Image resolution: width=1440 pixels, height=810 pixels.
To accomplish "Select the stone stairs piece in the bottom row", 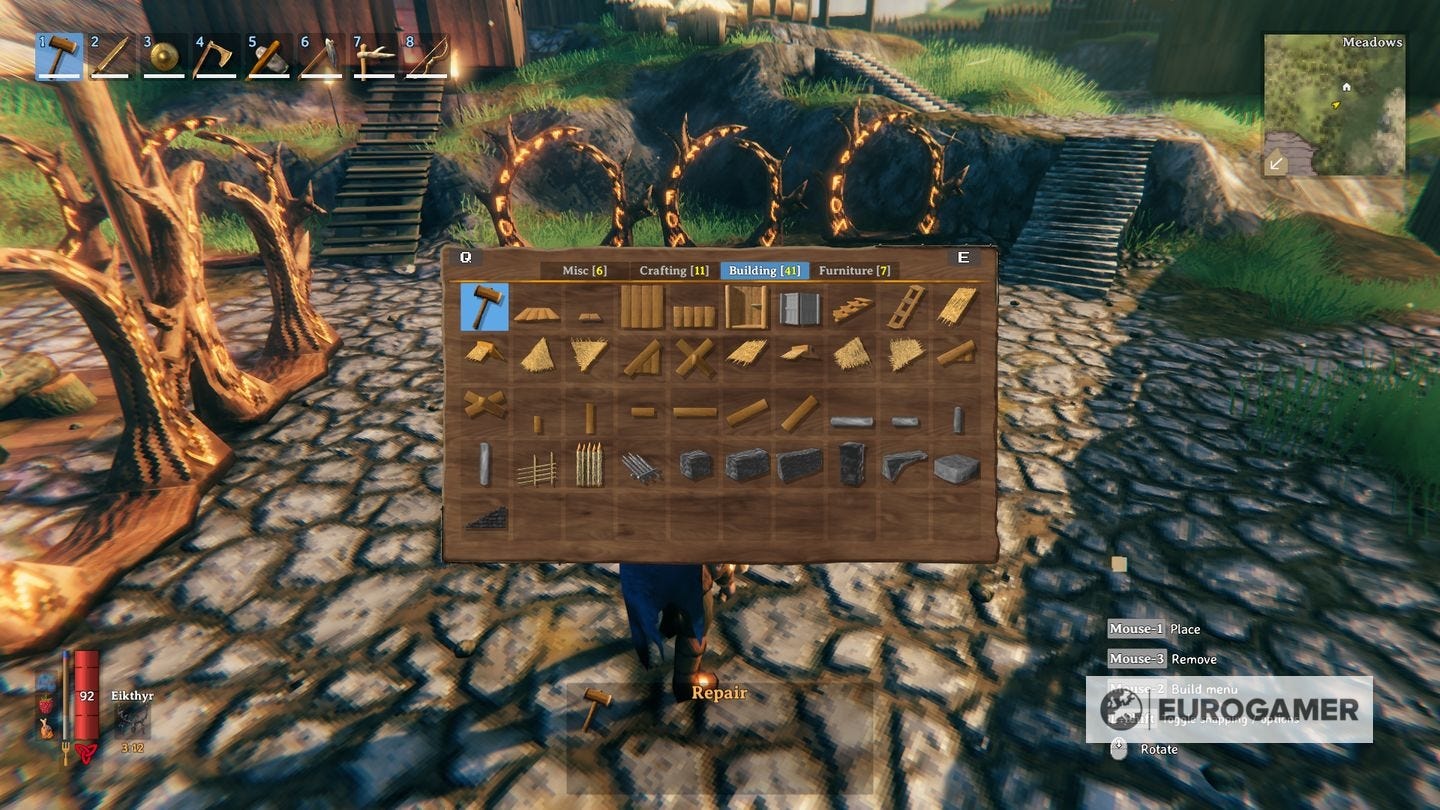I will point(486,517).
